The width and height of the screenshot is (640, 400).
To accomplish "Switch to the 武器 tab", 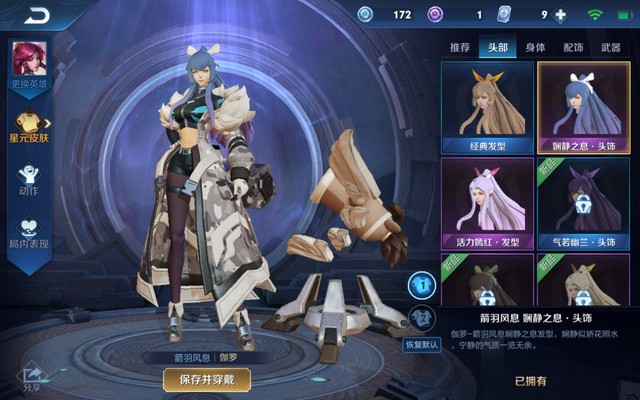I will click(610, 47).
